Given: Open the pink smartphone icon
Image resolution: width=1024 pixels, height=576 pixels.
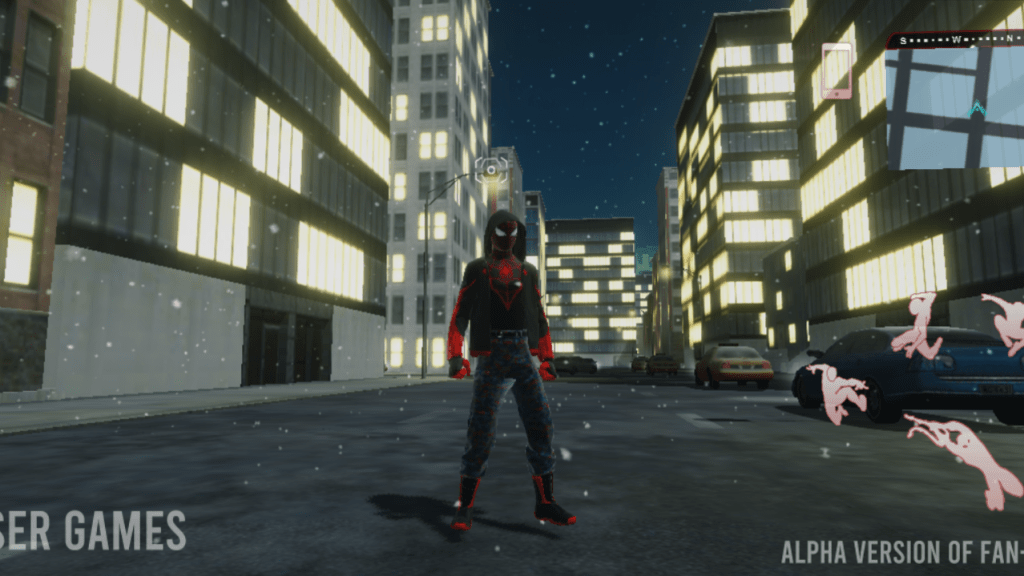Looking at the screenshot, I should coord(836,70).
